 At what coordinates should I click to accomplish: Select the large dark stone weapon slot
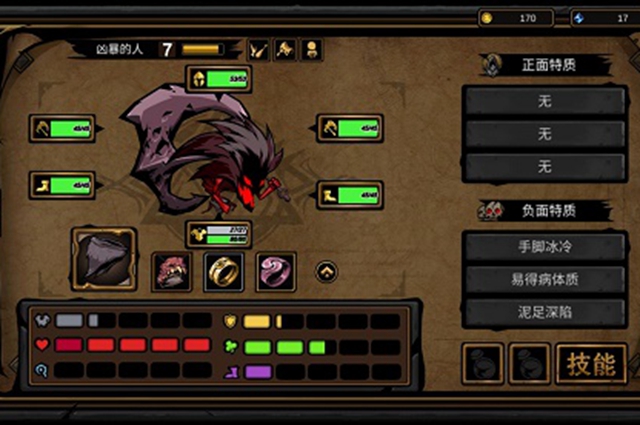click(x=104, y=258)
